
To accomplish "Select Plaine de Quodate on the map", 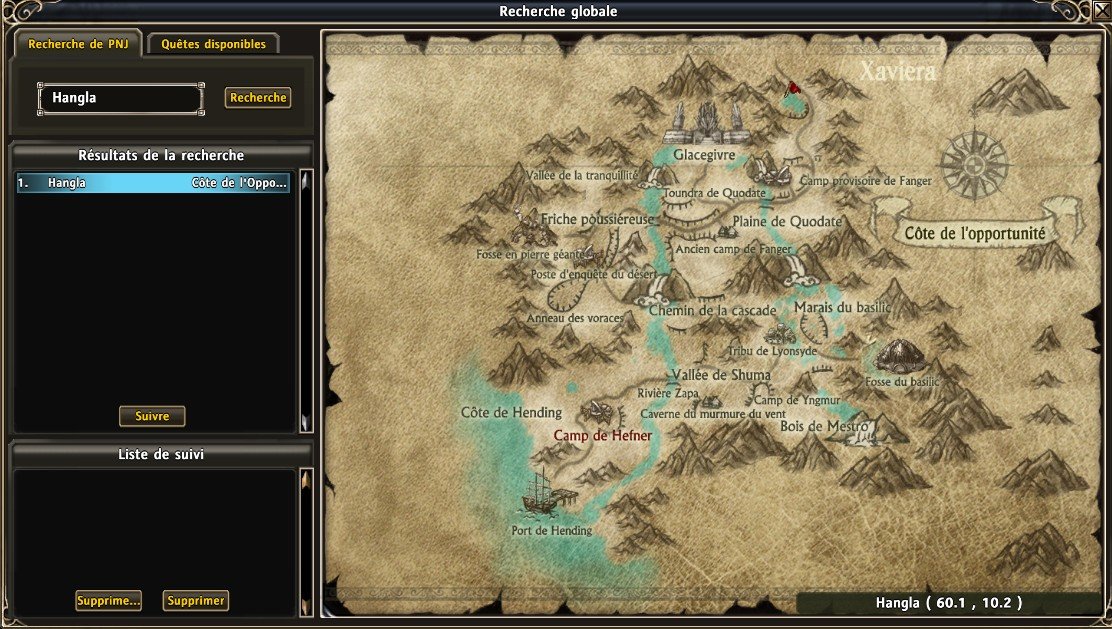I will [786, 221].
